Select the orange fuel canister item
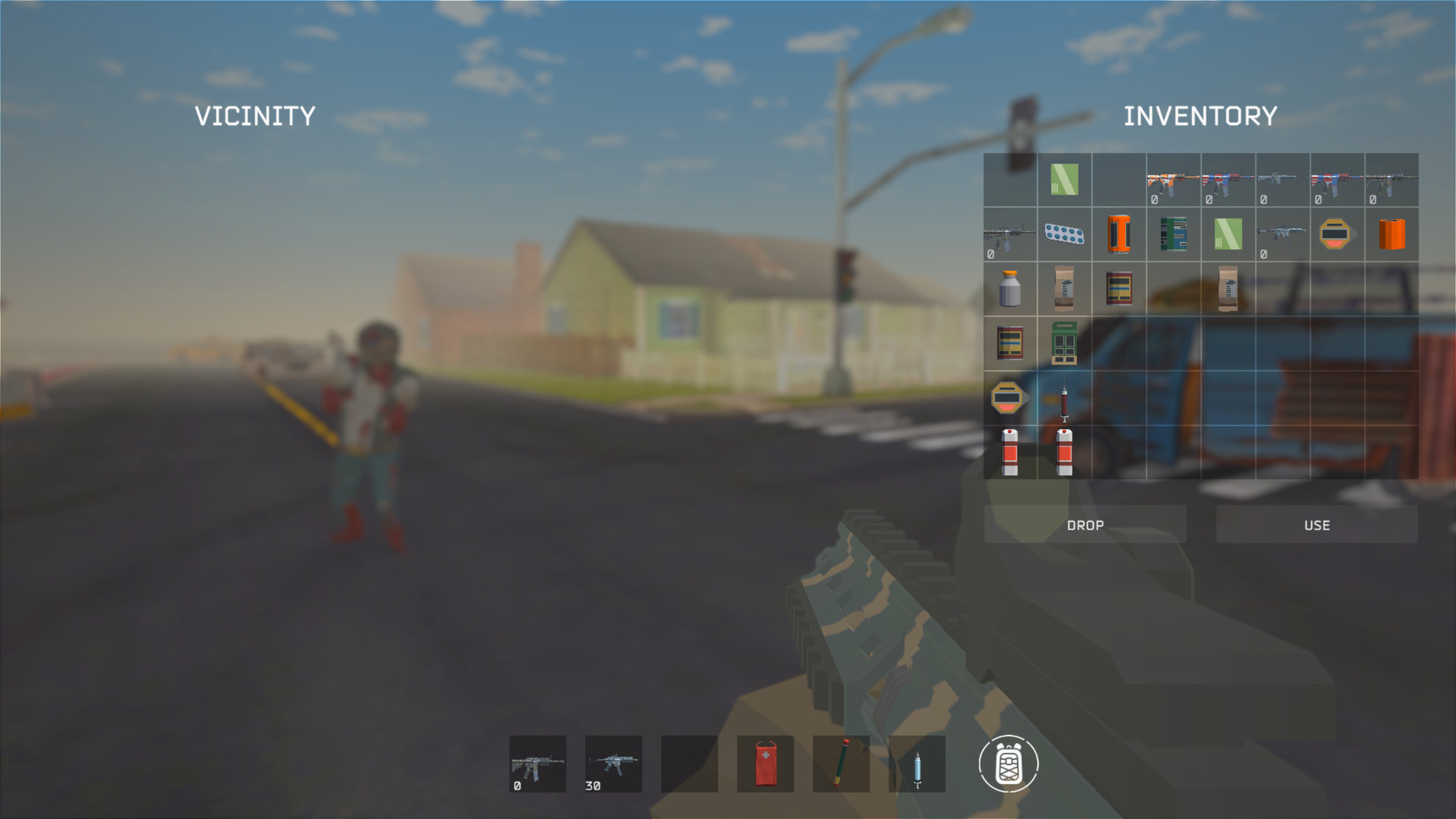The width and height of the screenshot is (1456, 819). point(1392,234)
